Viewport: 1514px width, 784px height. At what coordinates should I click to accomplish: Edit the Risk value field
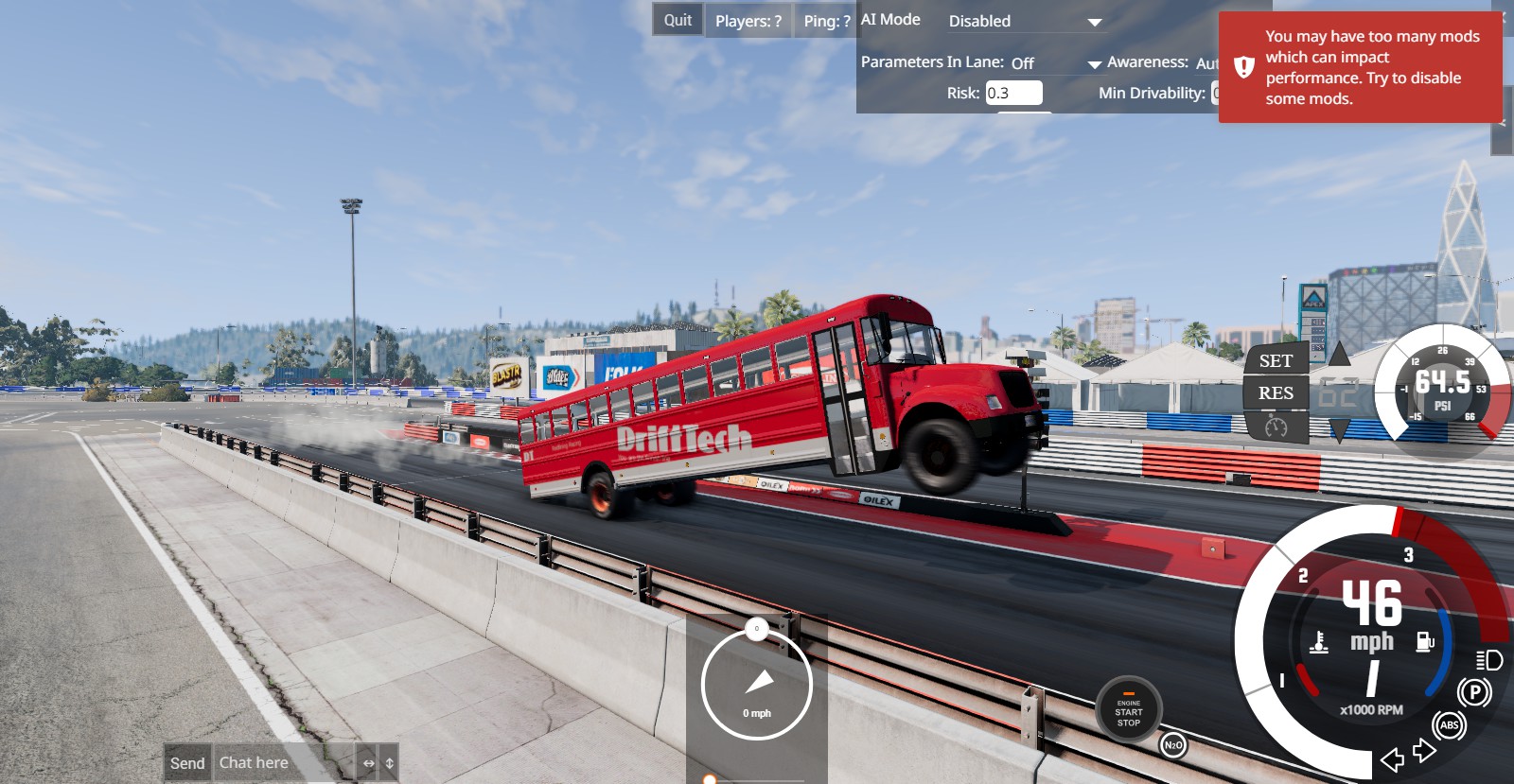click(x=1013, y=93)
